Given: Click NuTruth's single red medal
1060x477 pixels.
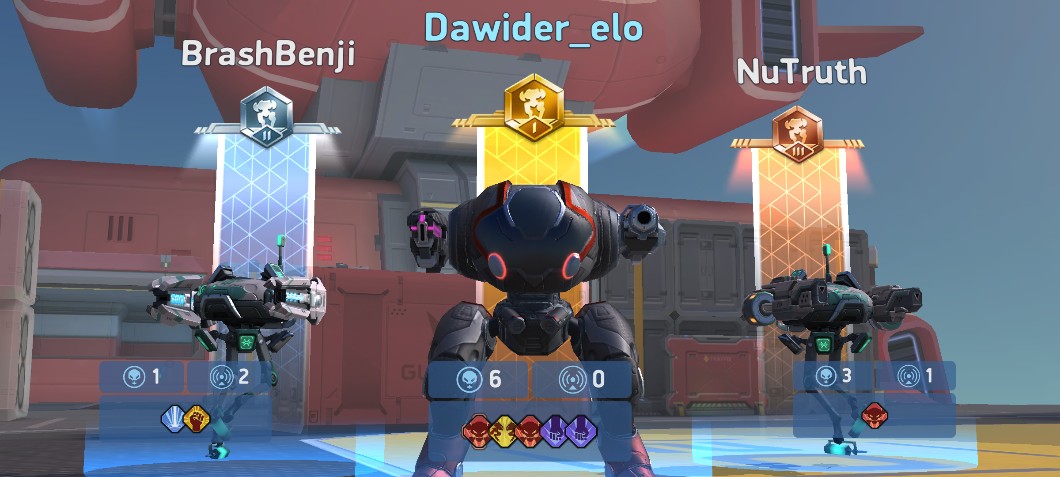Looking at the screenshot, I should coord(874,412).
